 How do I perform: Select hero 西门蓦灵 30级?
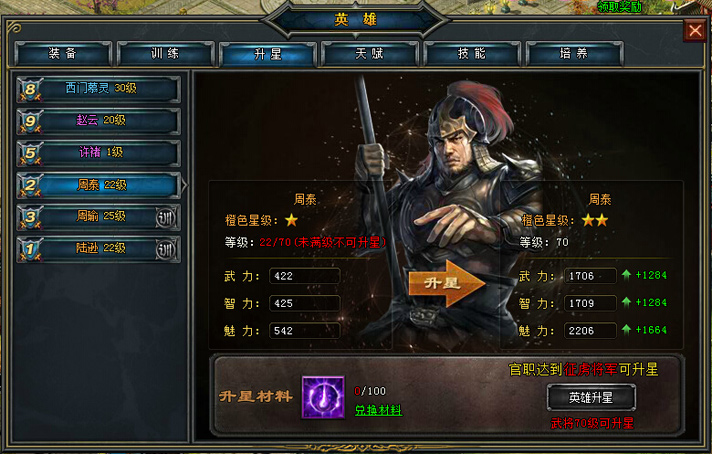[98, 89]
